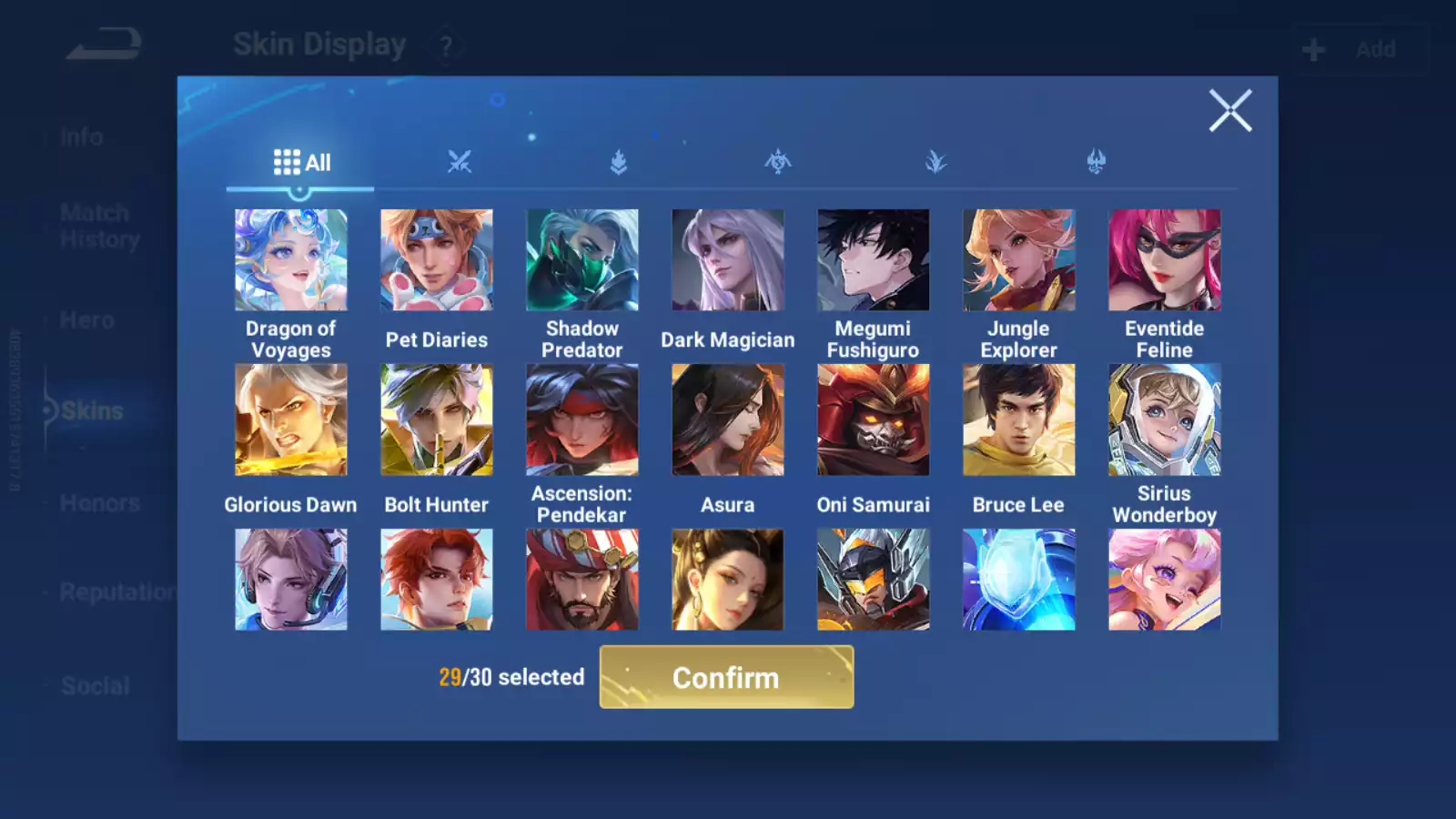Click the Megumi Fushiguro skin portrait
Viewport: 1456px width, 819px height.
pyautogui.click(x=873, y=259)
